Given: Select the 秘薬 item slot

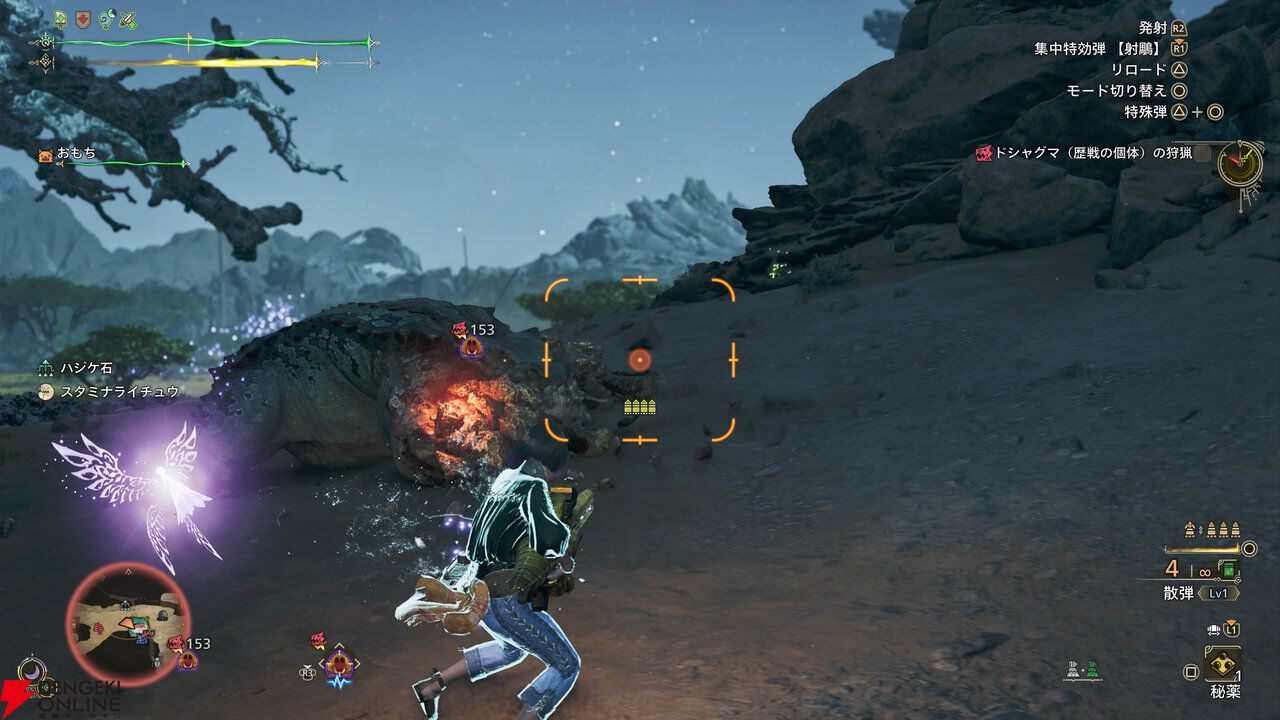Looking at the screenshot, I should (x=1223, y=664).
